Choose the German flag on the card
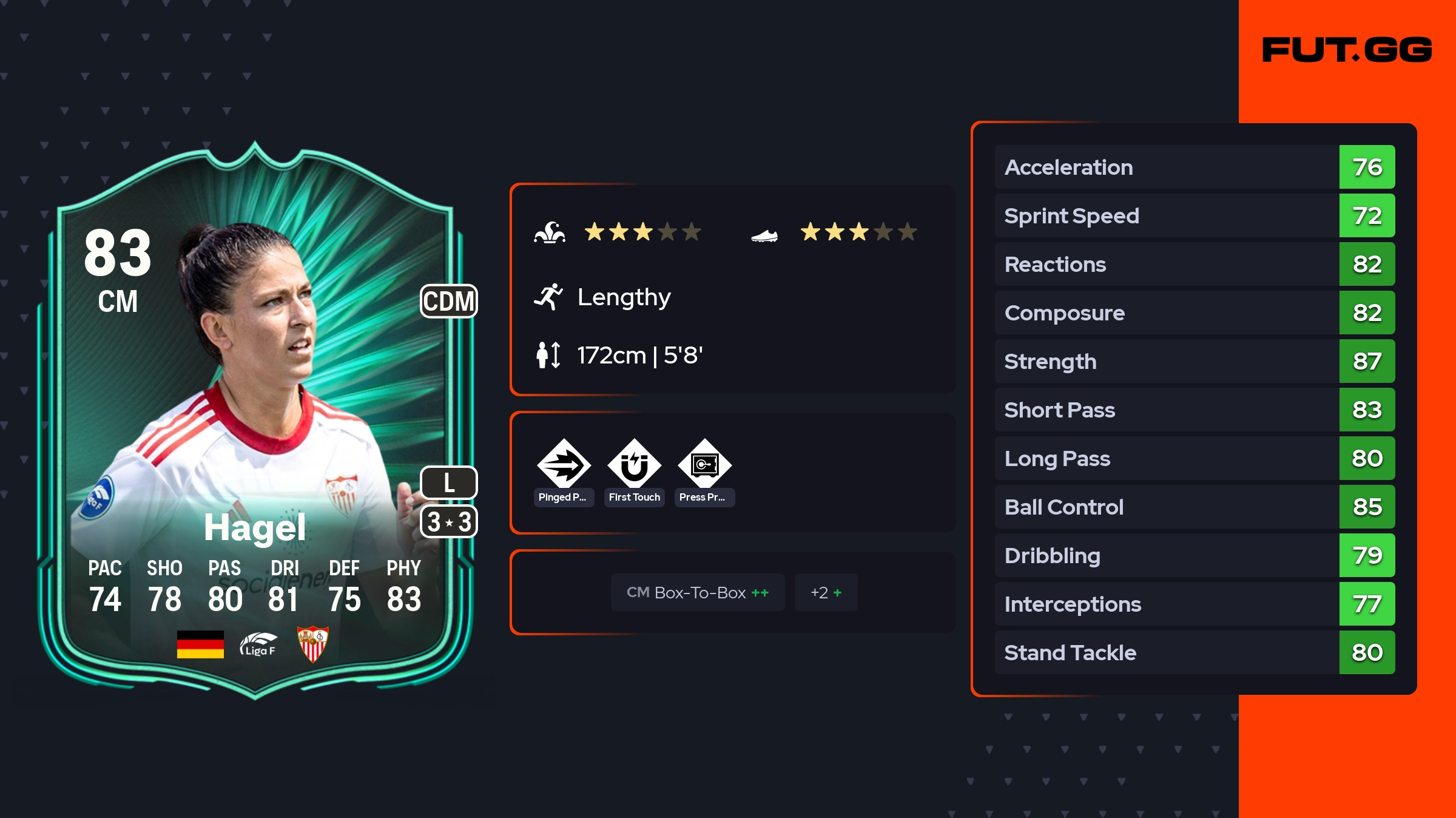This screenshot has width=1456, height=818. pyautogui.click(x=200, y=644)
